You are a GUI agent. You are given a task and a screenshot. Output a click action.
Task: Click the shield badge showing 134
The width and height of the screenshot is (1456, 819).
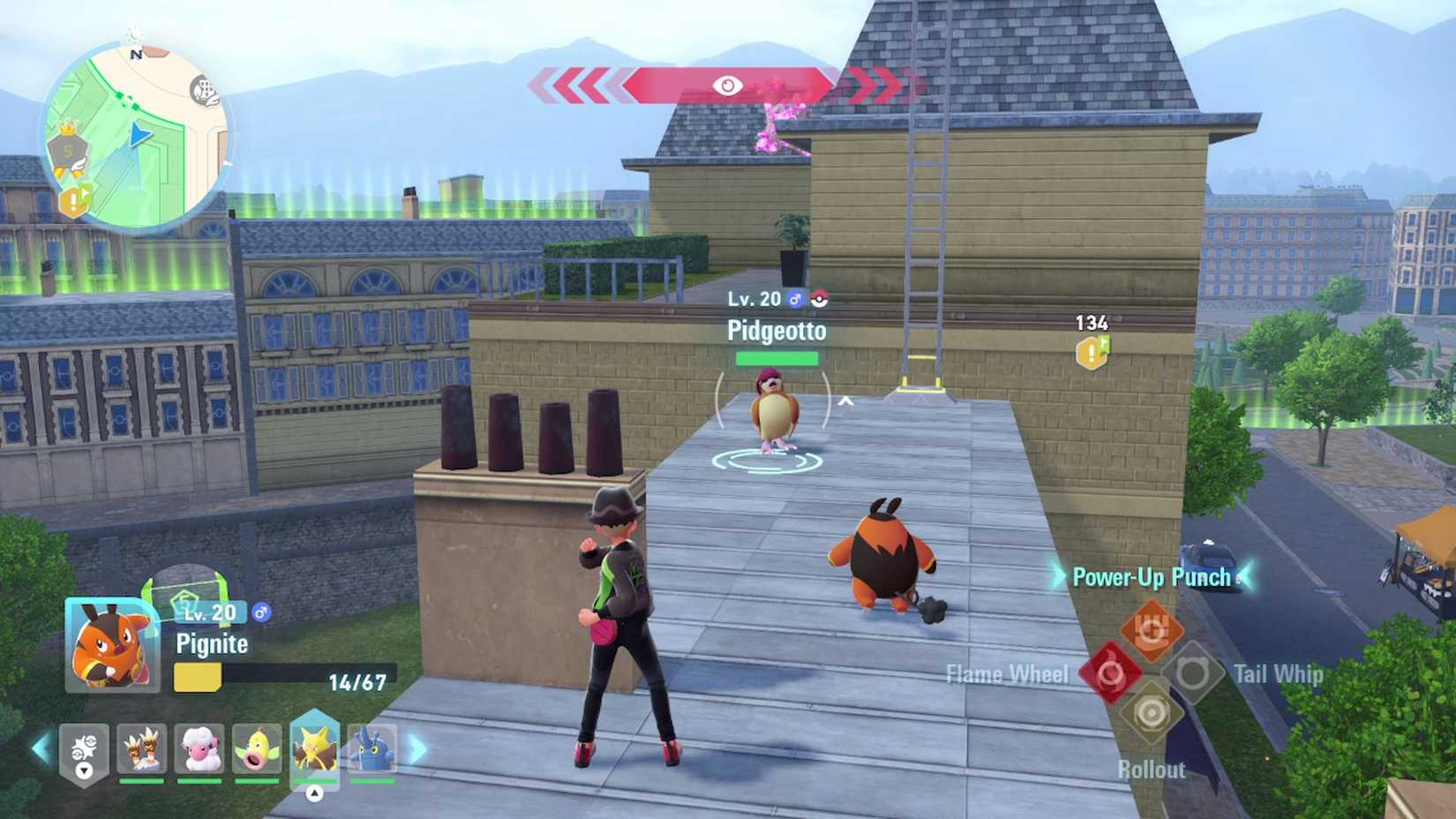point(1091,346)
